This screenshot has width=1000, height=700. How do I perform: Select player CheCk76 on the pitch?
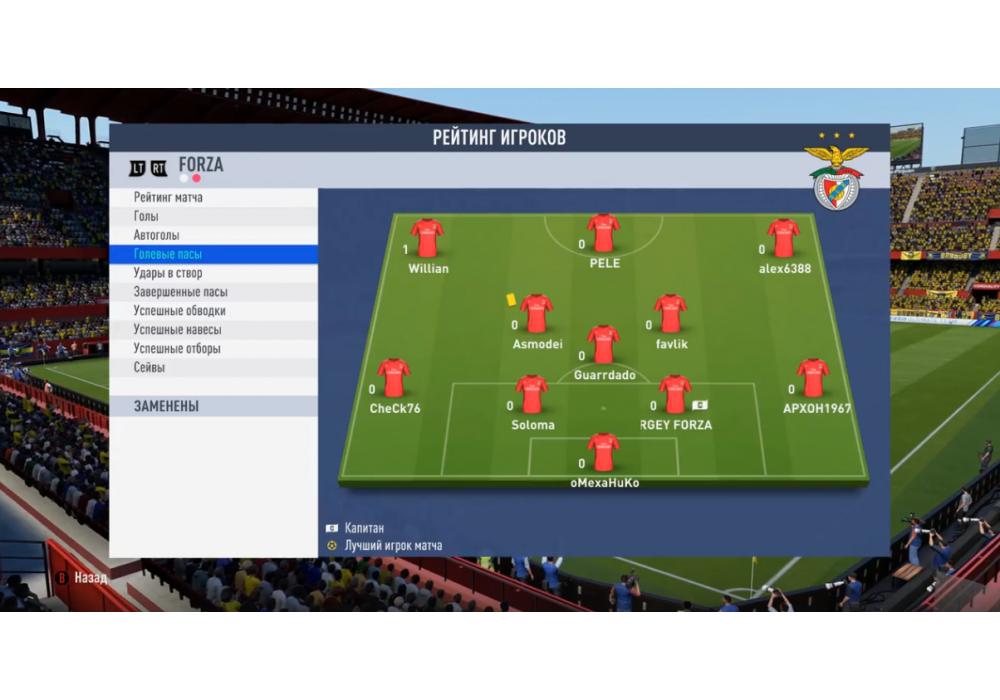tap(394, 378)
